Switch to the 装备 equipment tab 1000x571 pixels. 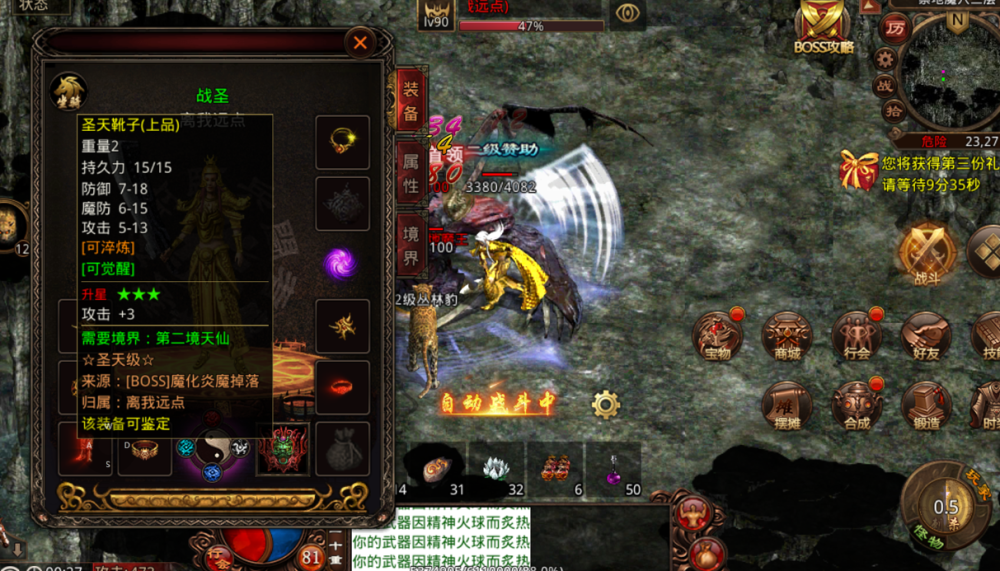click(410, 102)
